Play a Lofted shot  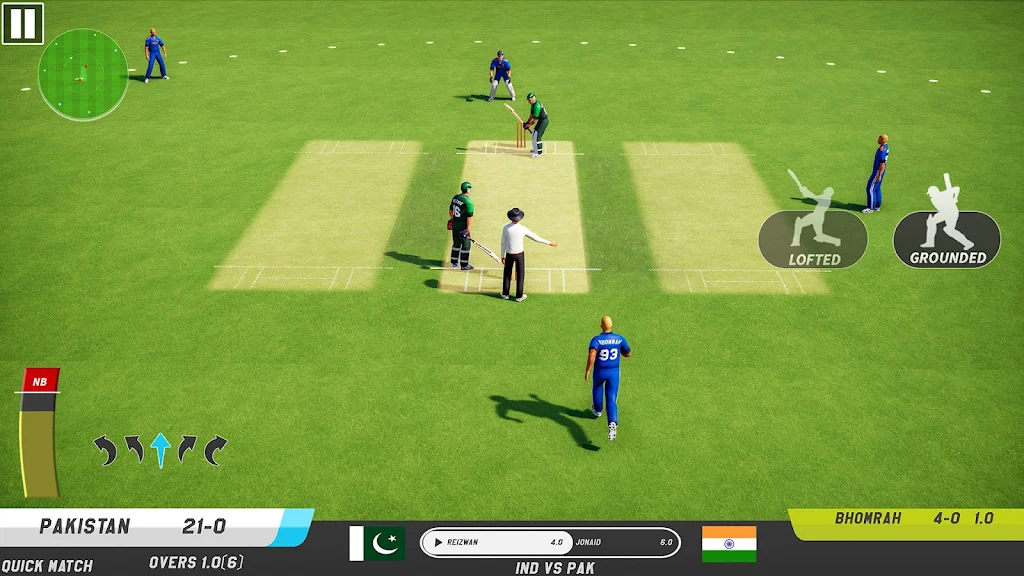pyautogui.click(x=813, y=238)
